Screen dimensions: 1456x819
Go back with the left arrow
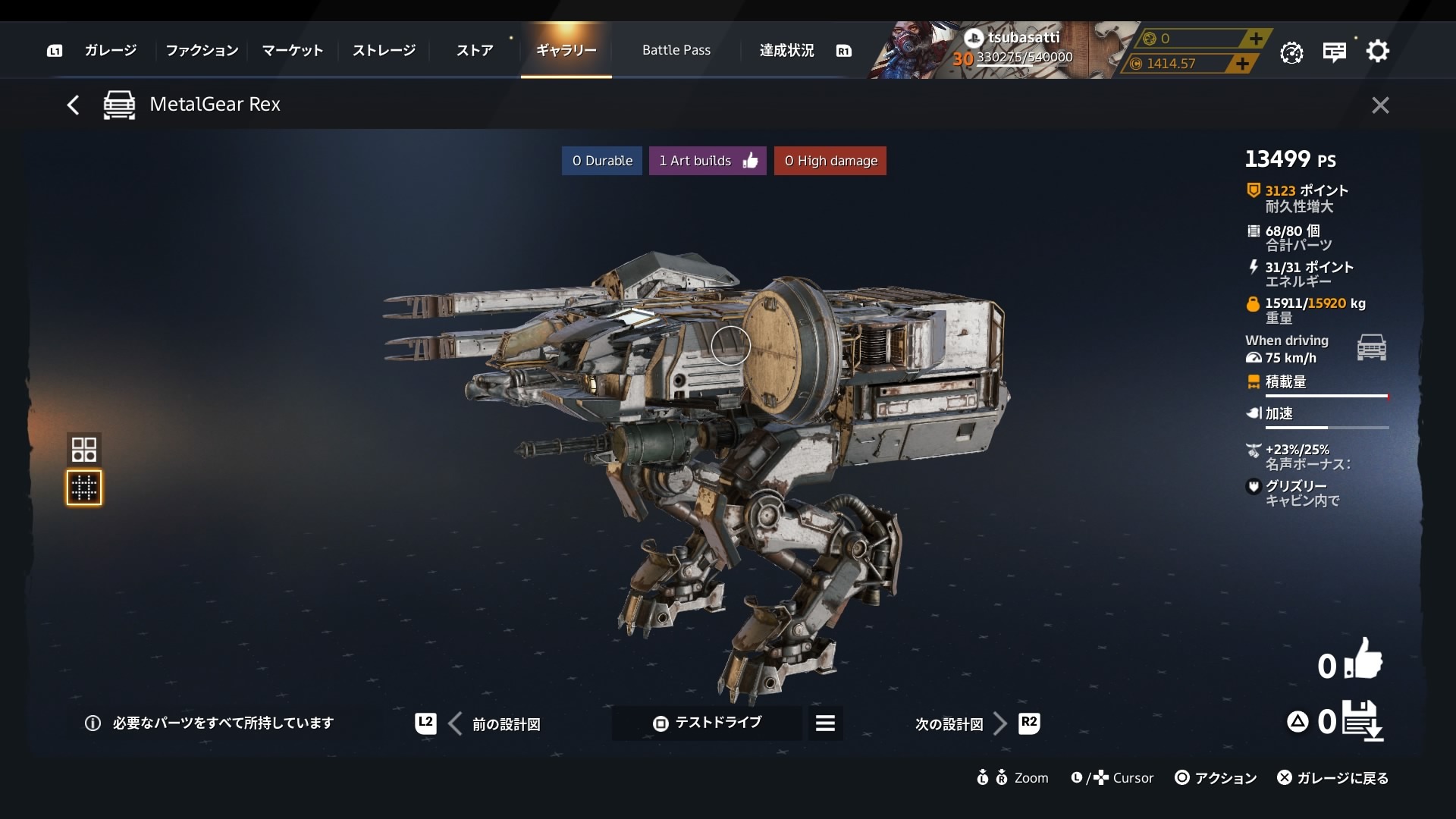click(73, 105)
